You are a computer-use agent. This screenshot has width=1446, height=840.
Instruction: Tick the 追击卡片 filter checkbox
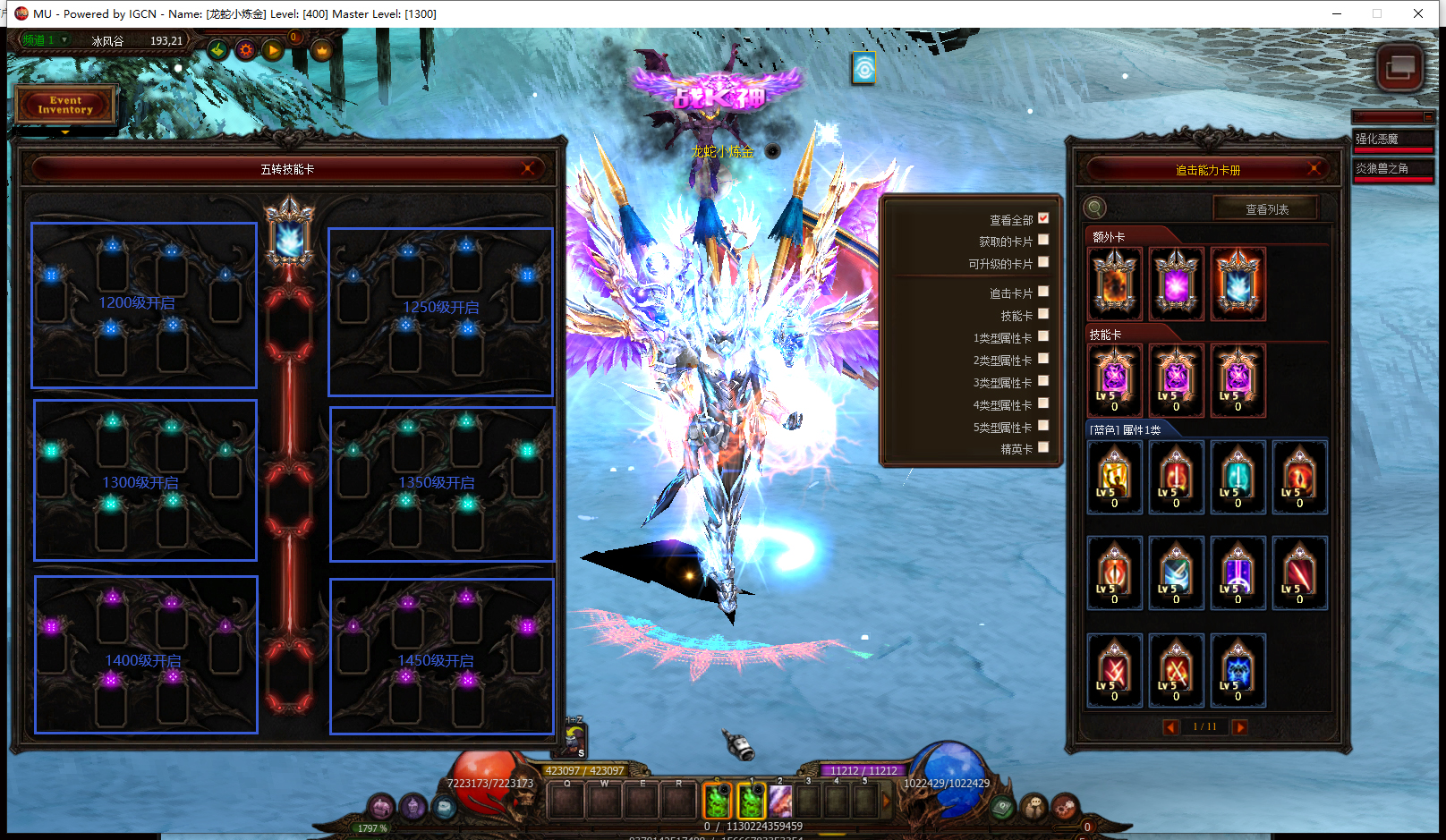pyautogui.click(x=1043, y=292)
